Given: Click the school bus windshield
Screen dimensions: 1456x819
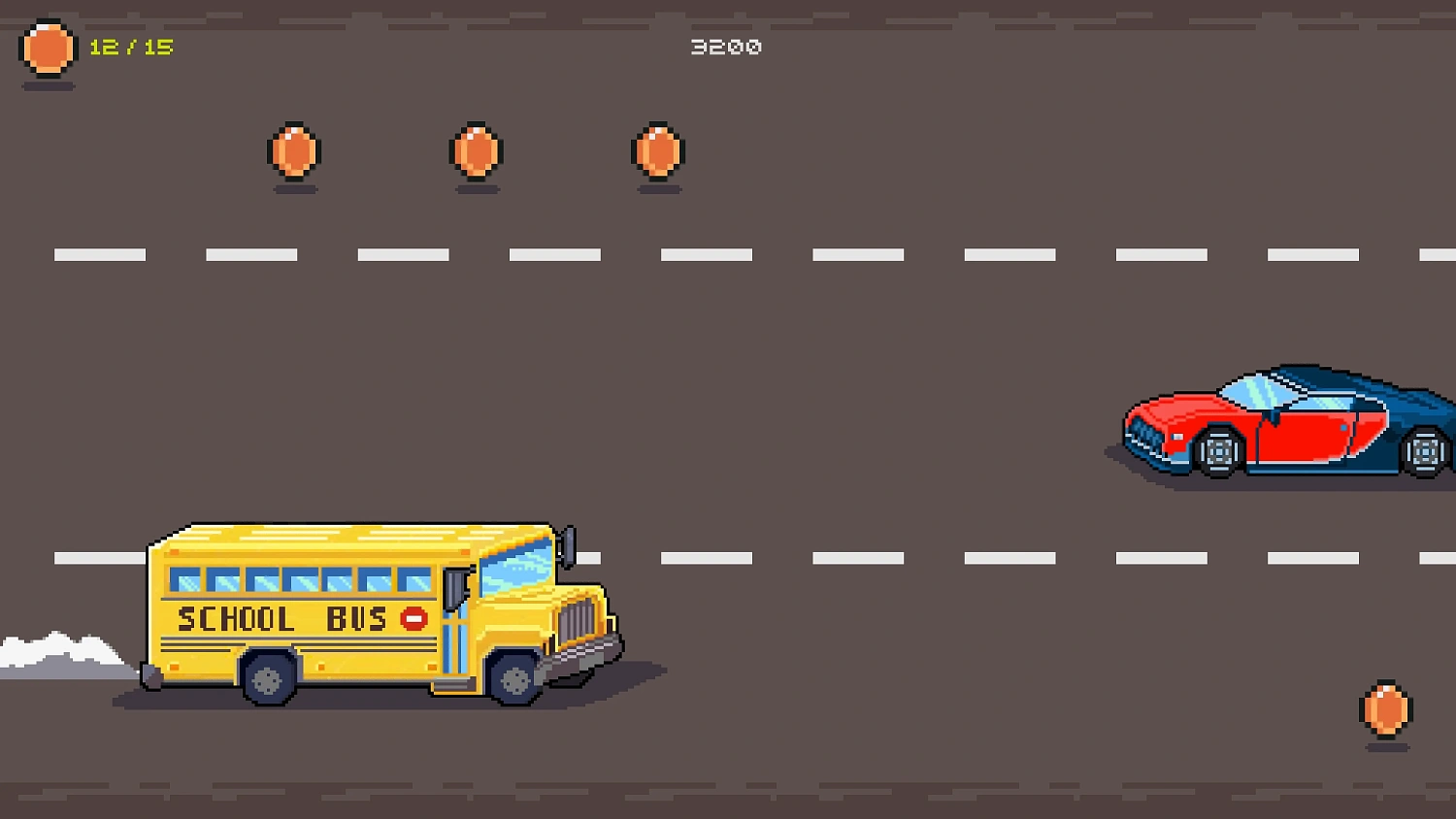Looking at the screenshot, I should coord(516,568).
